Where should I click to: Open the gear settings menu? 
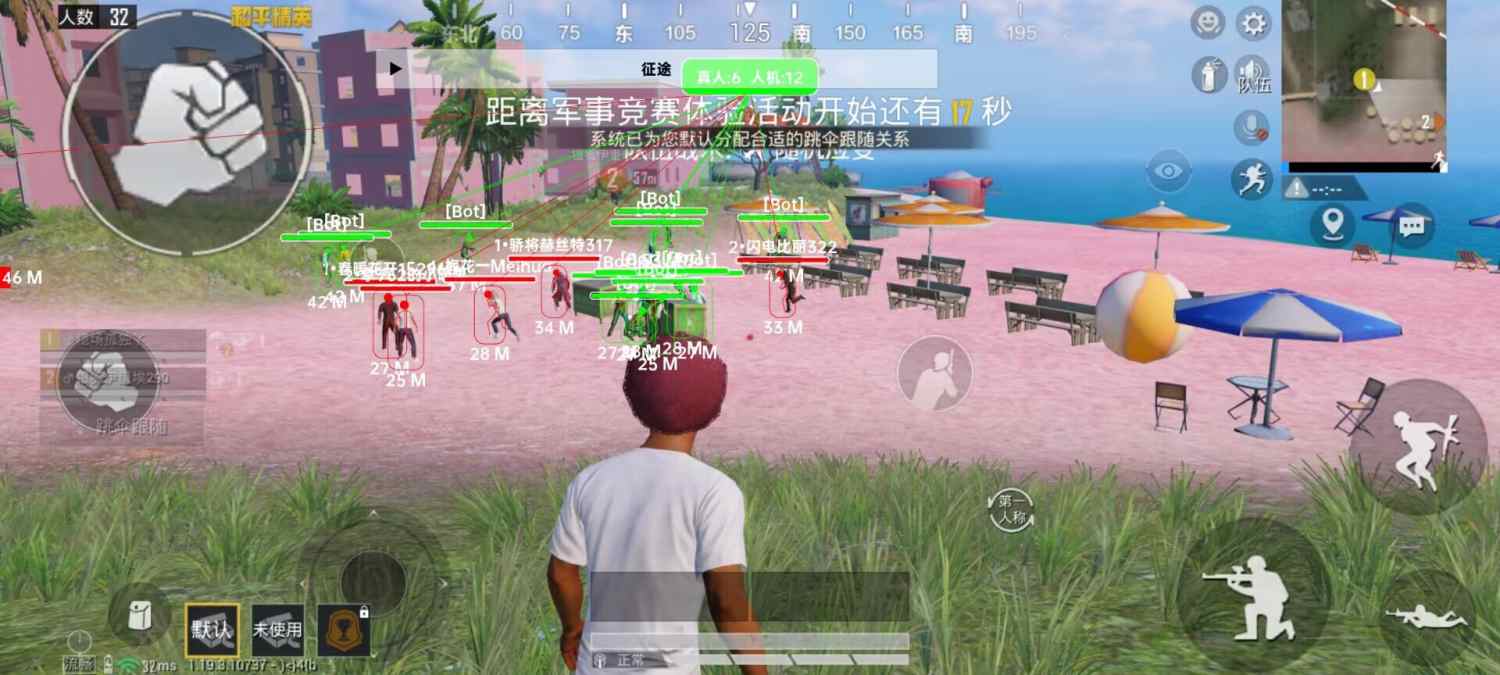pyautogui.click(x=1252, y=23)
